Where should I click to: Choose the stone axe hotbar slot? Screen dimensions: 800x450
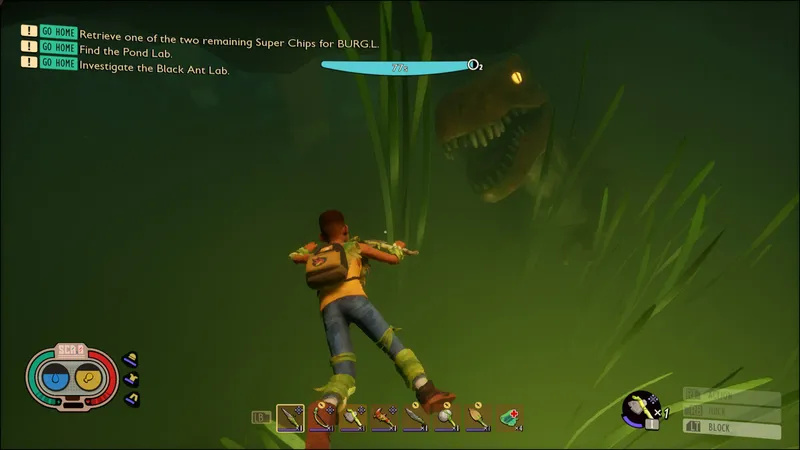[353, 417]
